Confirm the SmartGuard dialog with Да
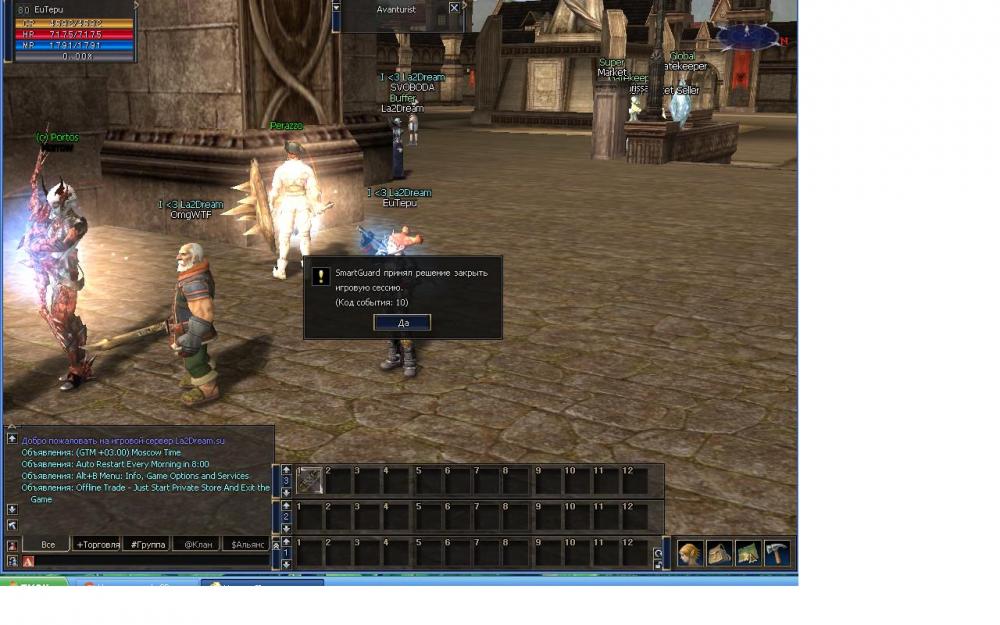Screen dimensions: 1000x625 tap(402, 323)
